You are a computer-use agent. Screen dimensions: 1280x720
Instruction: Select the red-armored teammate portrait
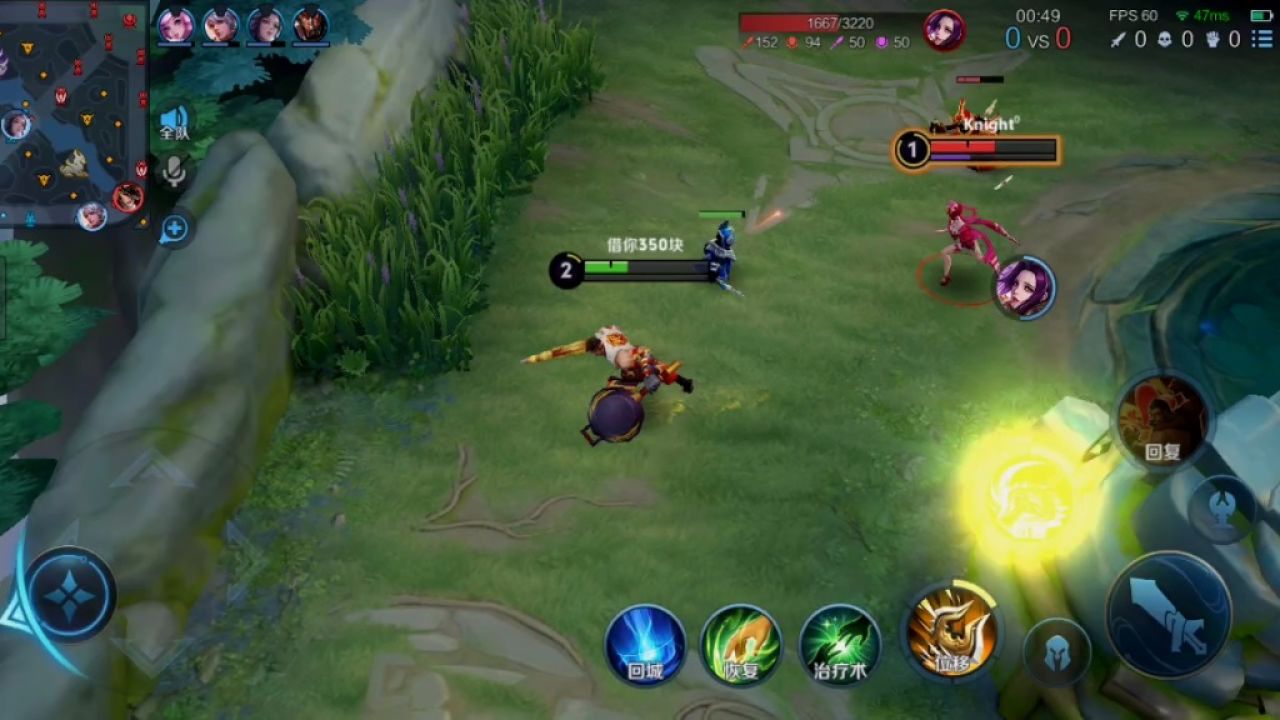[311, 25]
